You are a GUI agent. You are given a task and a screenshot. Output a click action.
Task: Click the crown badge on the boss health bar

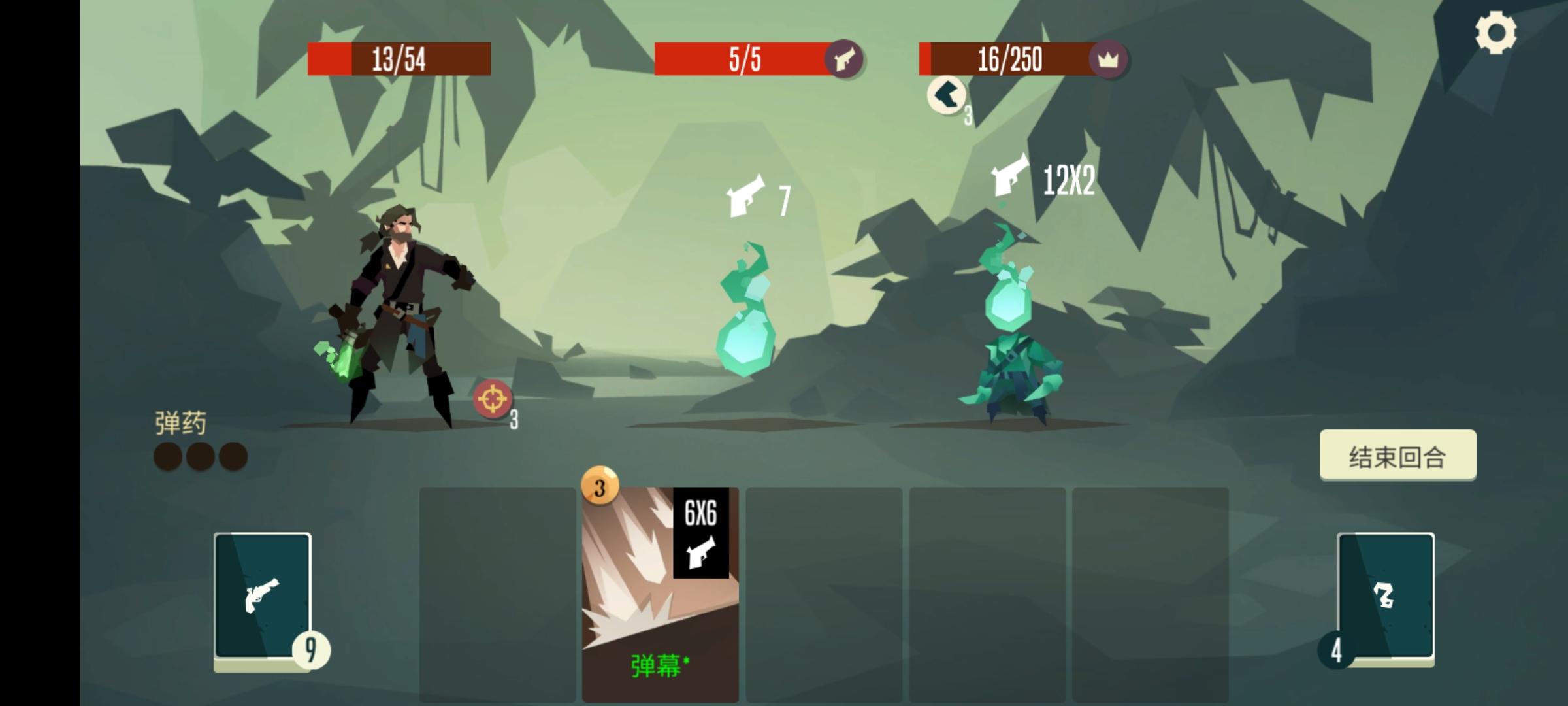click(1109, 59)
